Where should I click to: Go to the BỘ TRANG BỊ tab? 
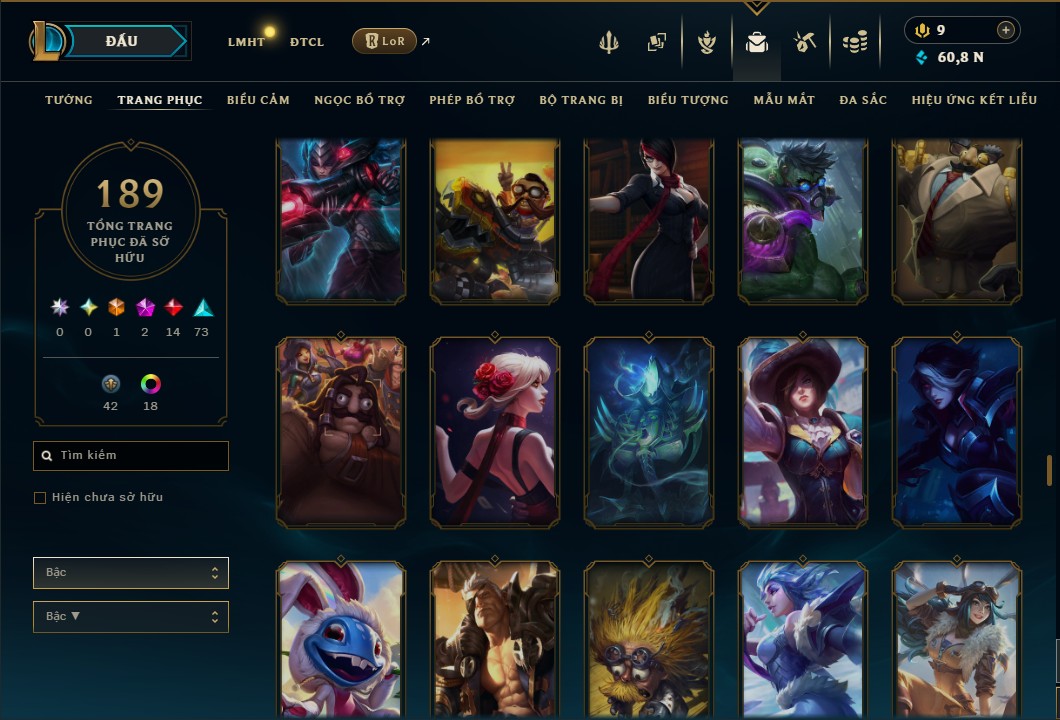(581, 100)
